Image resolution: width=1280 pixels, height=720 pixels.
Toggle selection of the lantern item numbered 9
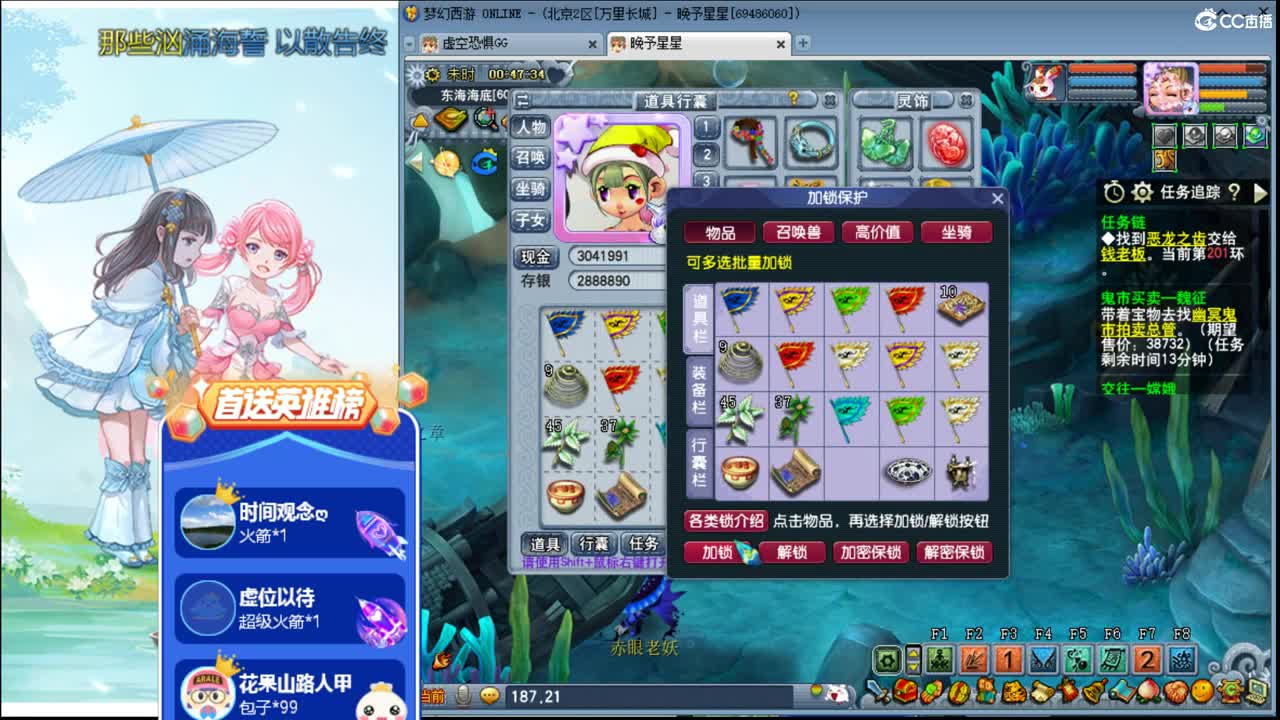point(742,363)
